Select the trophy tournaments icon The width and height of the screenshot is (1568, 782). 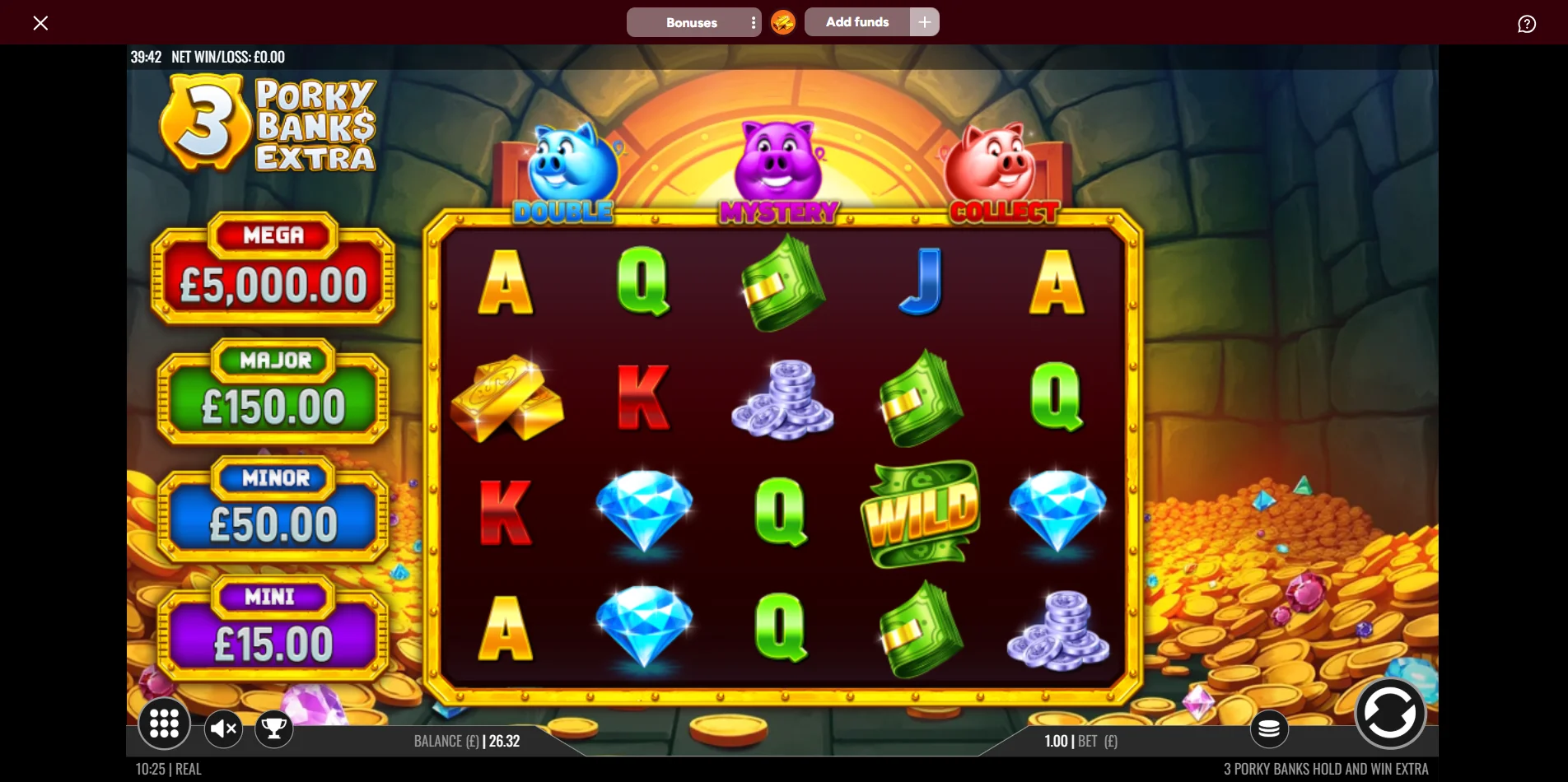point(274,728)
